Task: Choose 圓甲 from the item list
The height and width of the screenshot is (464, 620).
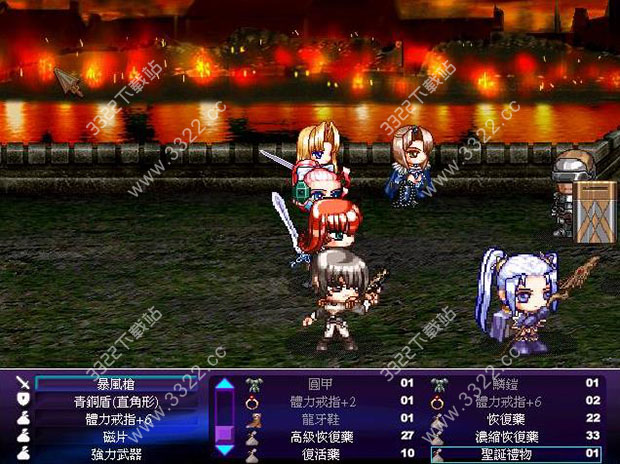Action: pos(320,383)
